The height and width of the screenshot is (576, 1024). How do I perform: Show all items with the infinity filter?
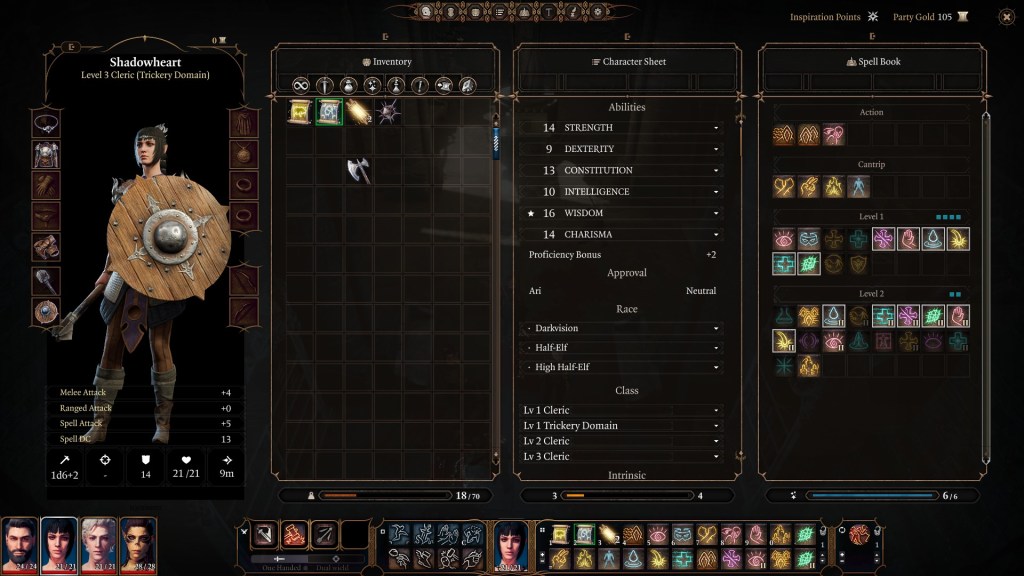point(300,85)
